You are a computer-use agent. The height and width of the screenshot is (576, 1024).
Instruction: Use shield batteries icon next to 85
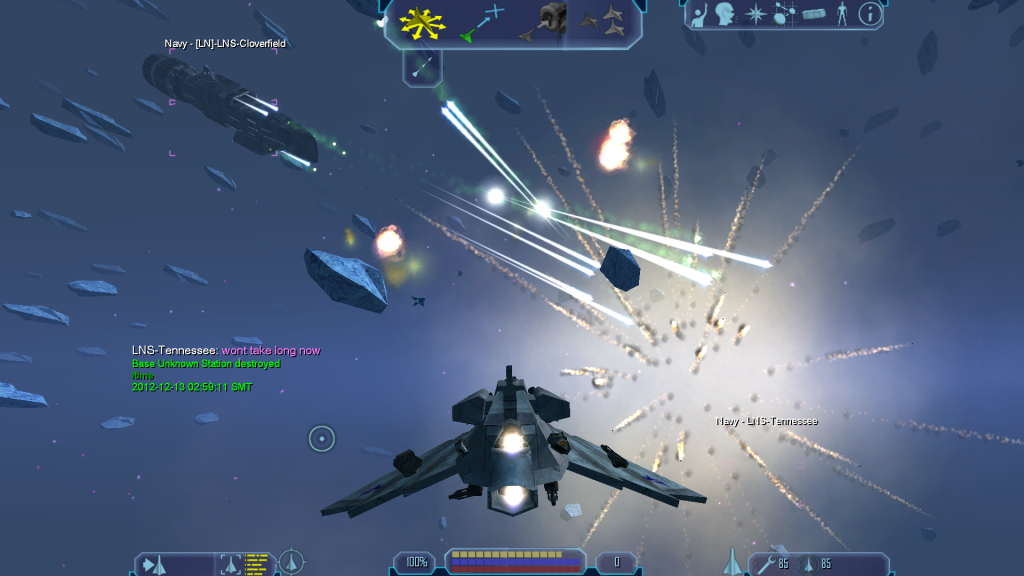click(x=809, y=564)
